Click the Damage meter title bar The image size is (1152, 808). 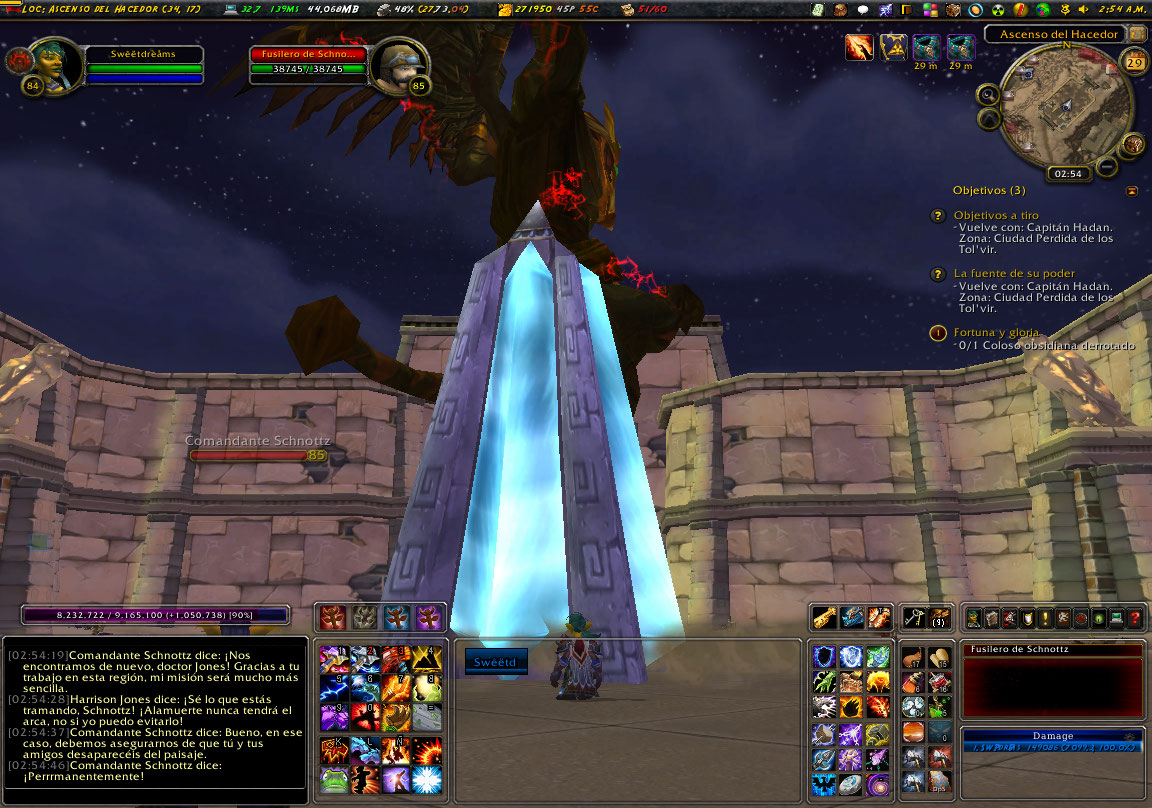tap(1052, 735)
